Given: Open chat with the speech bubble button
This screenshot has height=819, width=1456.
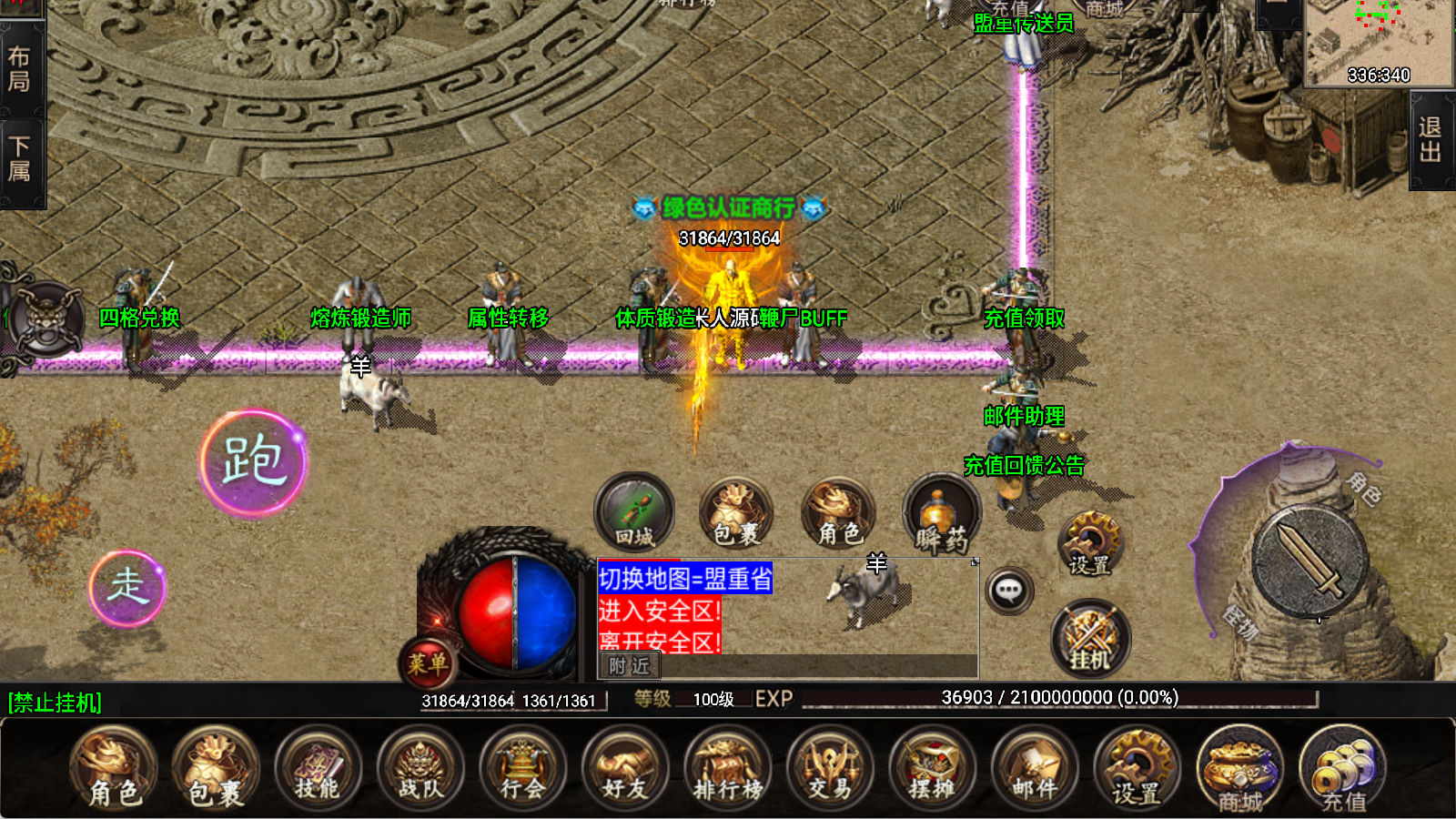Looking at the screenshot, I should (x=1008, y=591).
